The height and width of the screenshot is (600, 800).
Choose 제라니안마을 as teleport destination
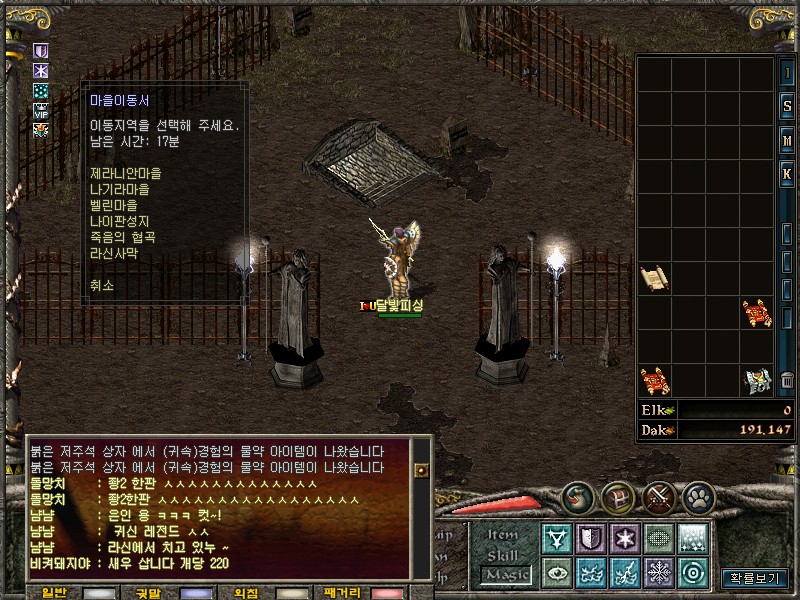click(x=125, y=173)
